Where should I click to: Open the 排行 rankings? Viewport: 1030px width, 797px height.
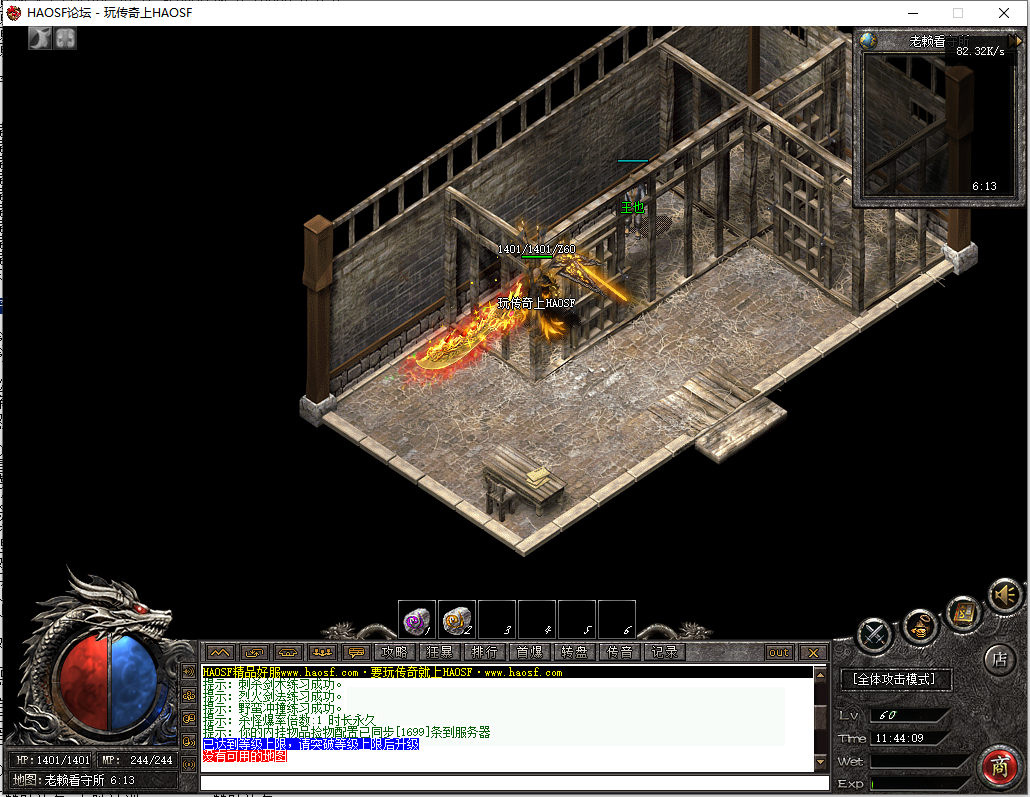(x=484, y=652)
